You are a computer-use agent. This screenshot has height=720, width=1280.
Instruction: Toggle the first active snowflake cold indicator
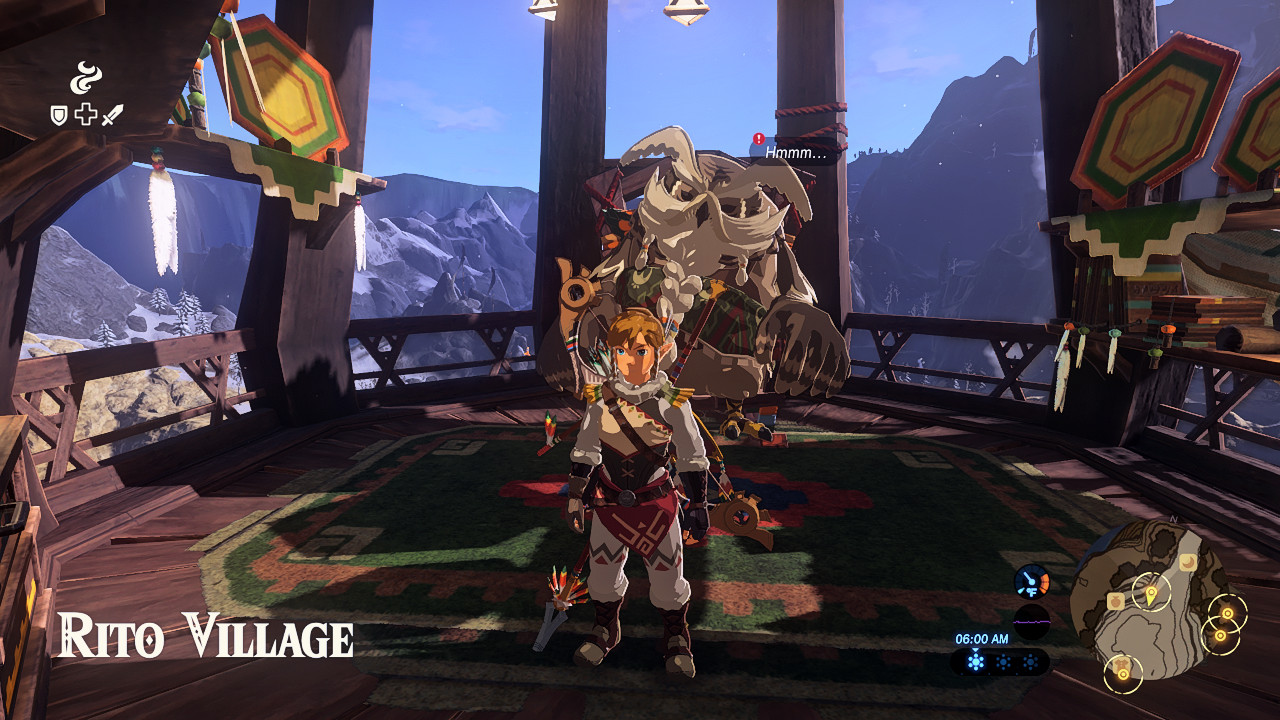[x=975, y=660]
